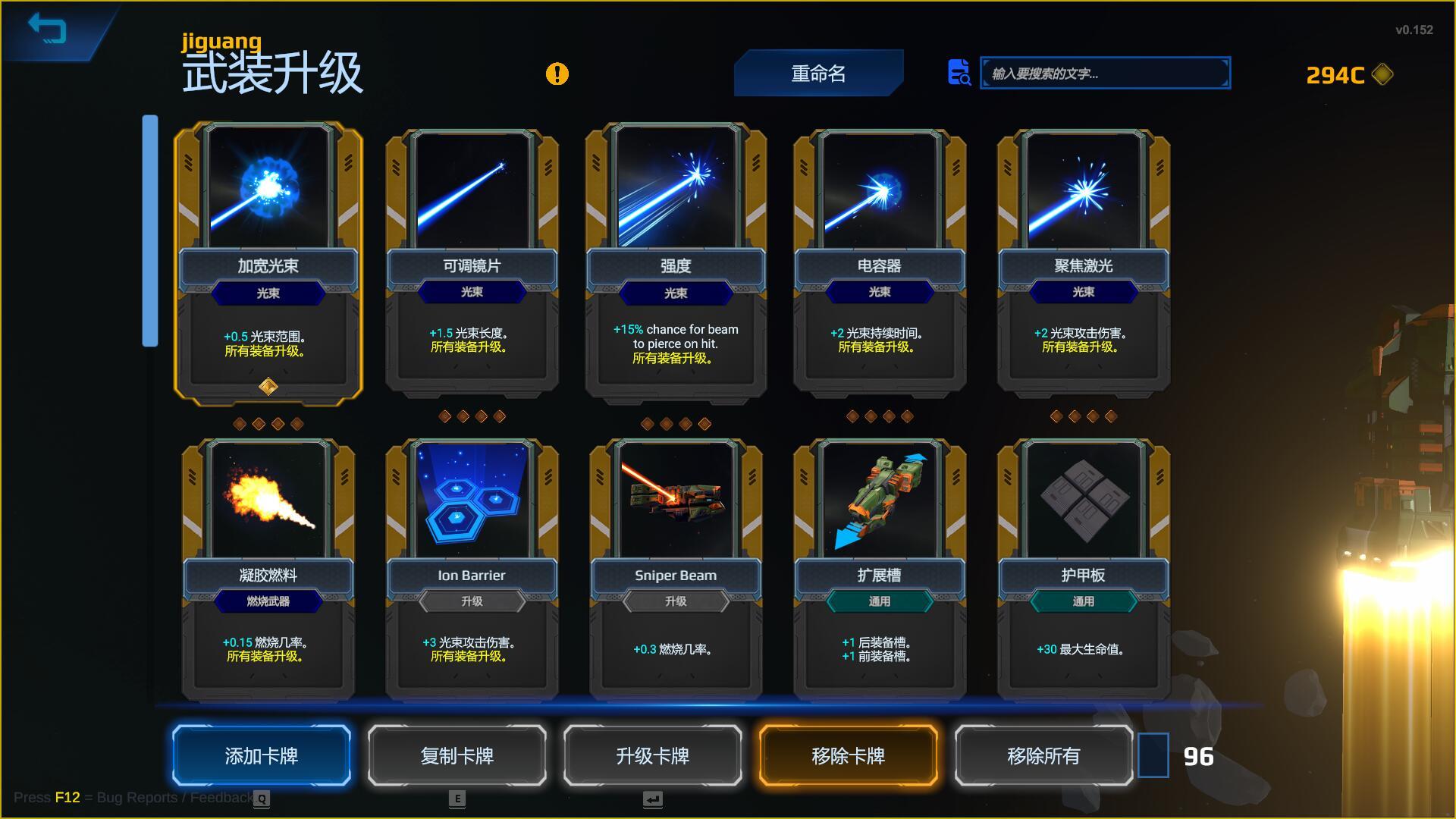Viewport: 1456px width, 819px height.
Task: Open the yellow exclamation warning icon
Action: 557,74
